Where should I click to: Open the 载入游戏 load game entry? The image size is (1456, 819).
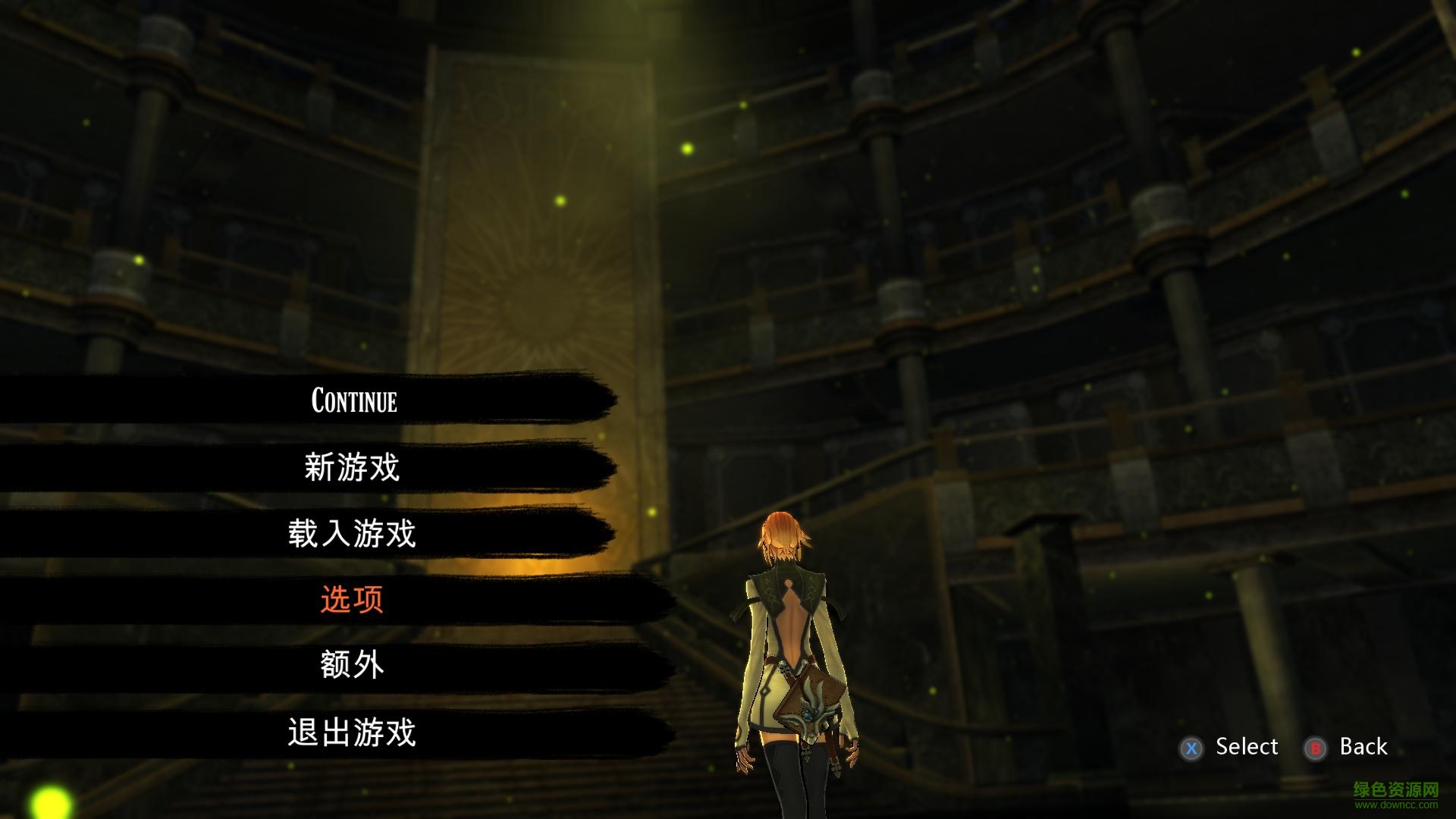pos(352,533)
